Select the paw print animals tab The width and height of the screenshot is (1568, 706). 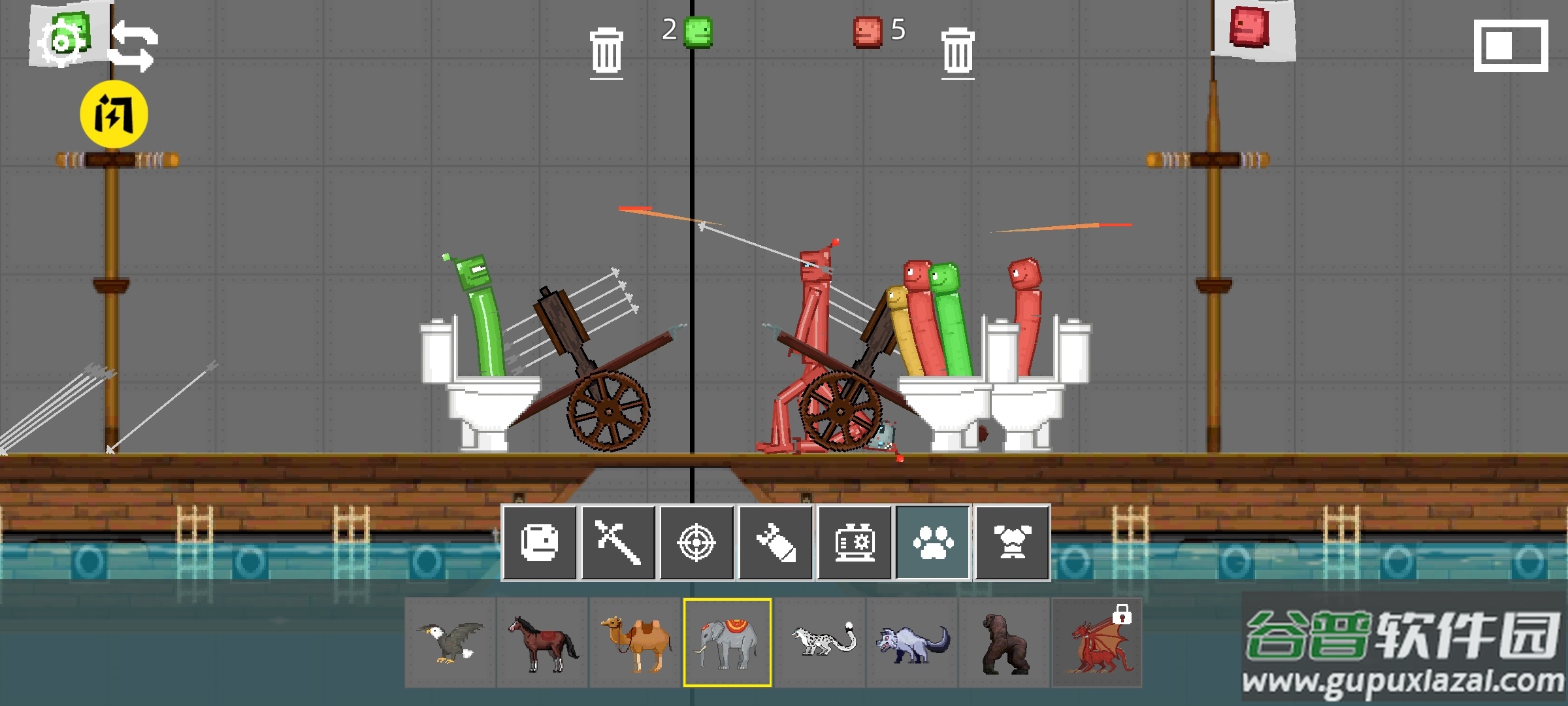(933, 543)
